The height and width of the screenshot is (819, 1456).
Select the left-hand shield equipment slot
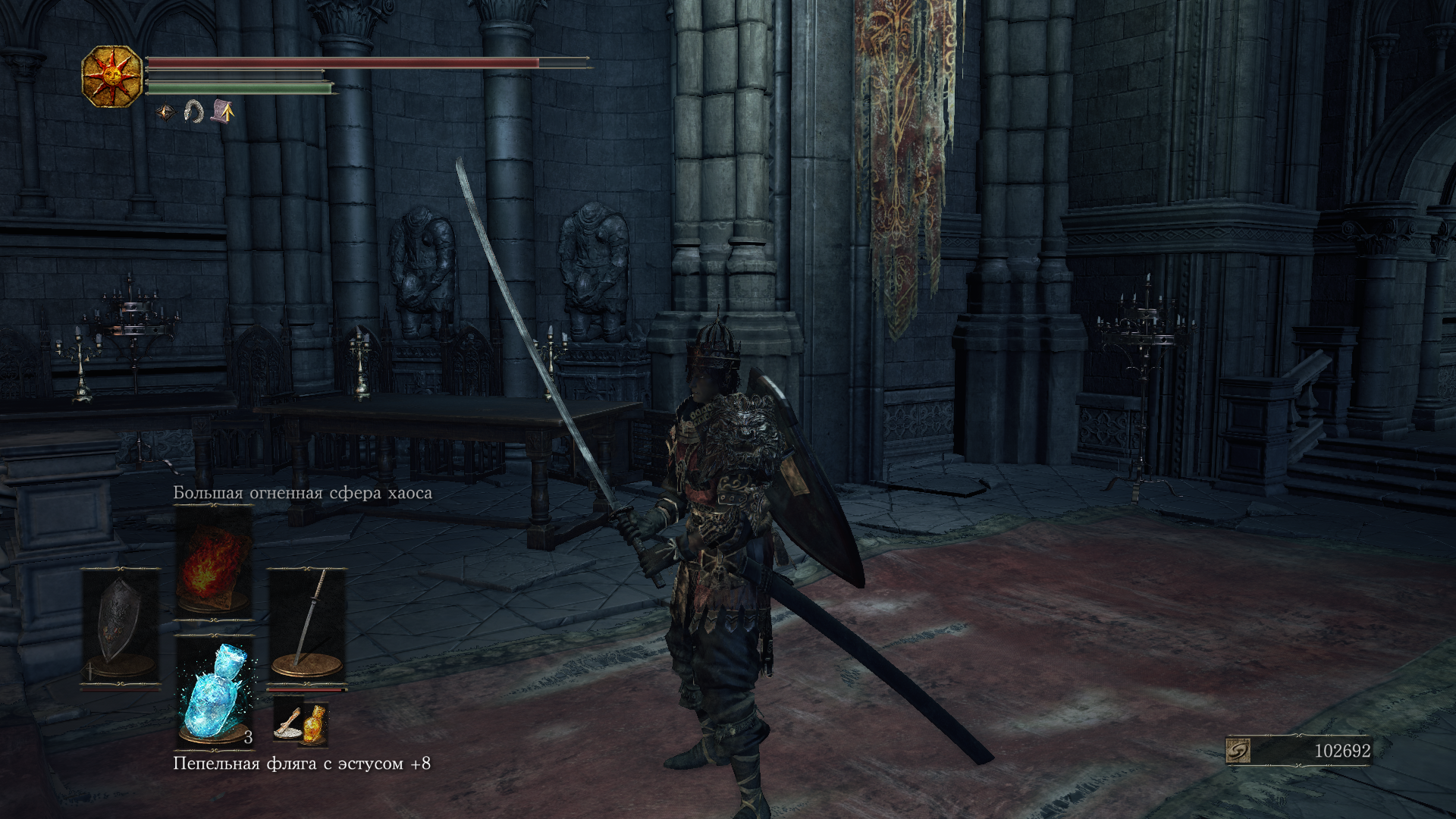coord(120,627)
